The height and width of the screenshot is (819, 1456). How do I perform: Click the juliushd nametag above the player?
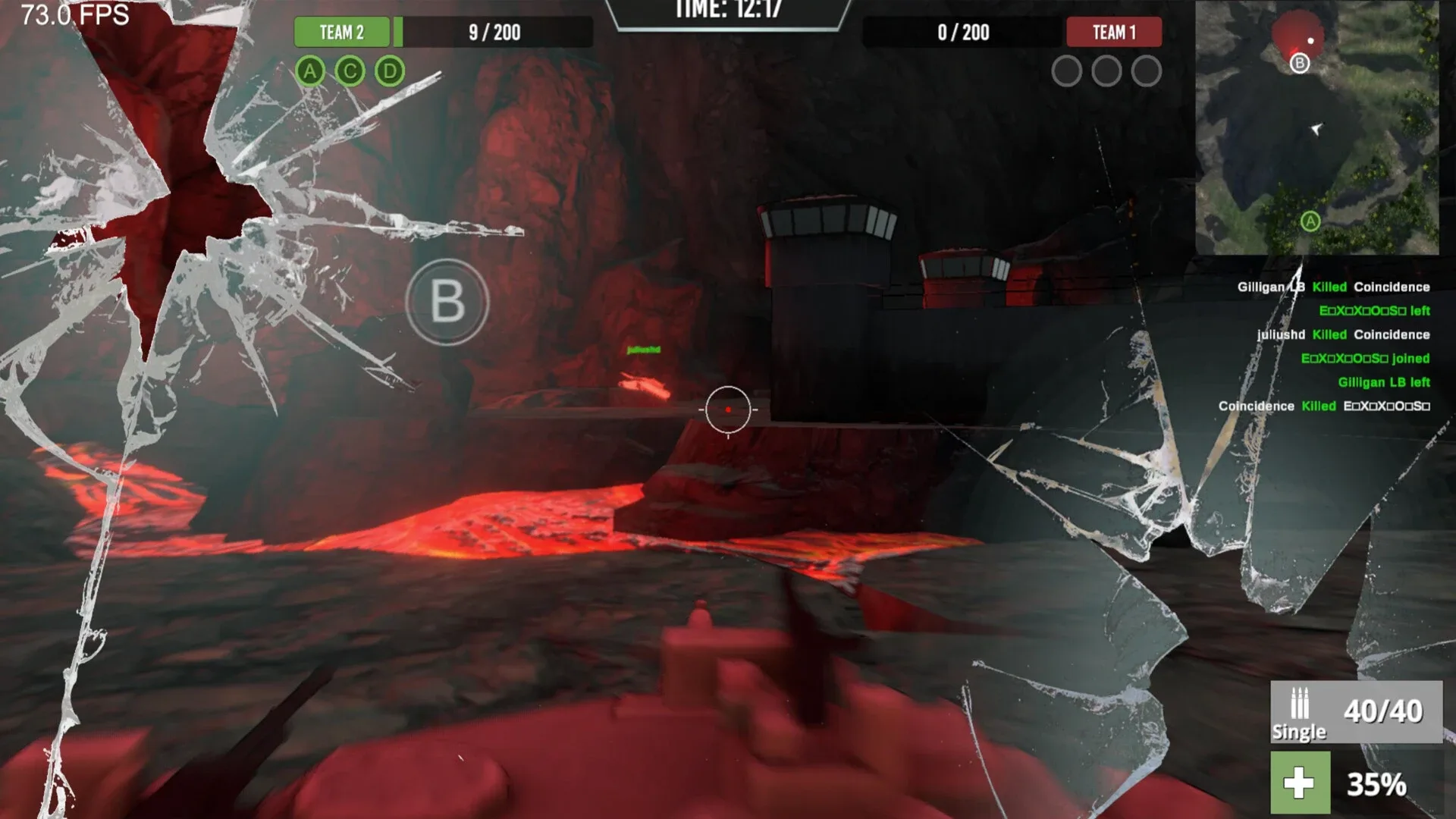click(642, 349)
